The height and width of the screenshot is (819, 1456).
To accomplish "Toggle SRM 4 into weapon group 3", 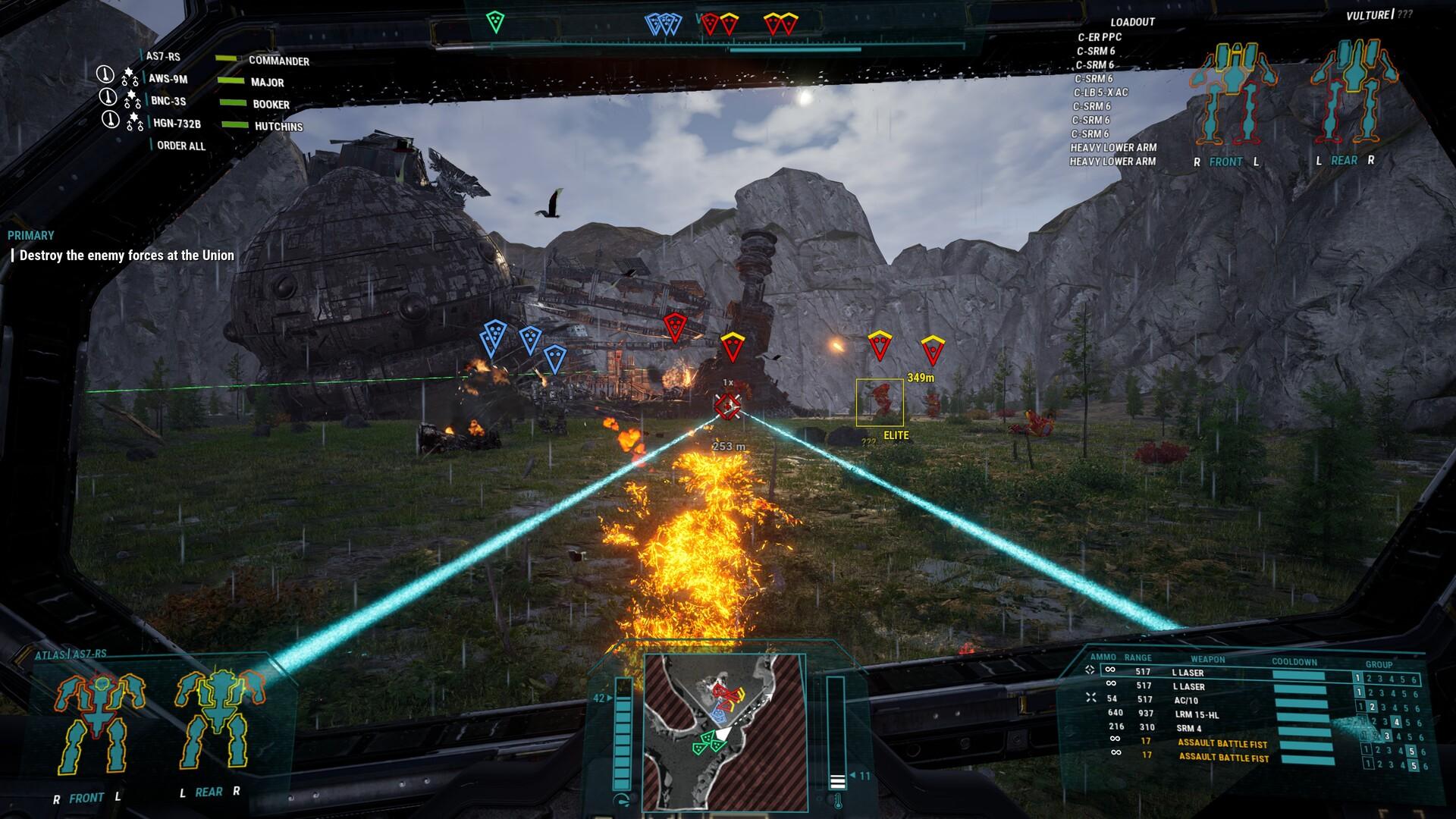I will pyautogui.click(x=1387, y=736).
